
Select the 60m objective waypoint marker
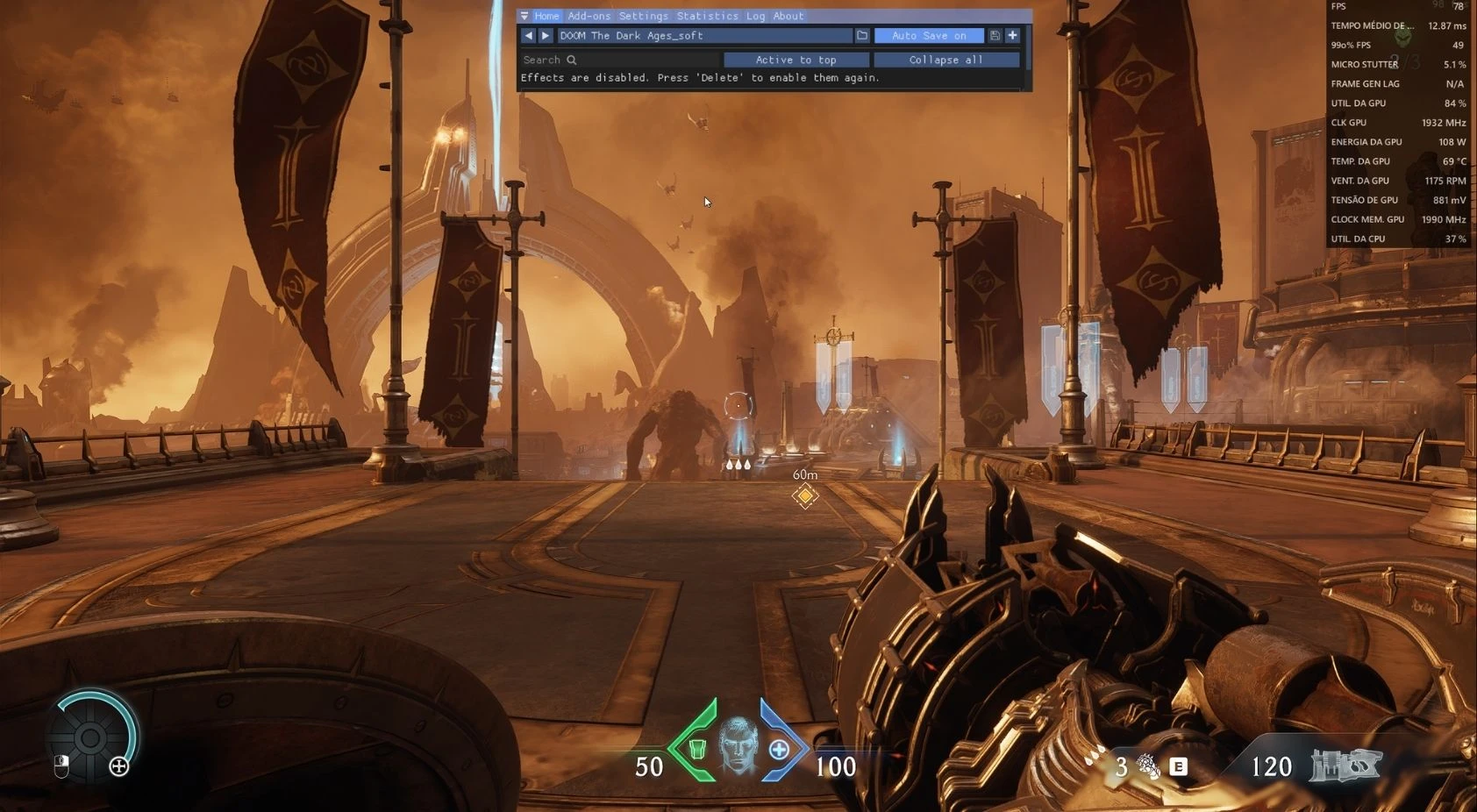(804, 495)
